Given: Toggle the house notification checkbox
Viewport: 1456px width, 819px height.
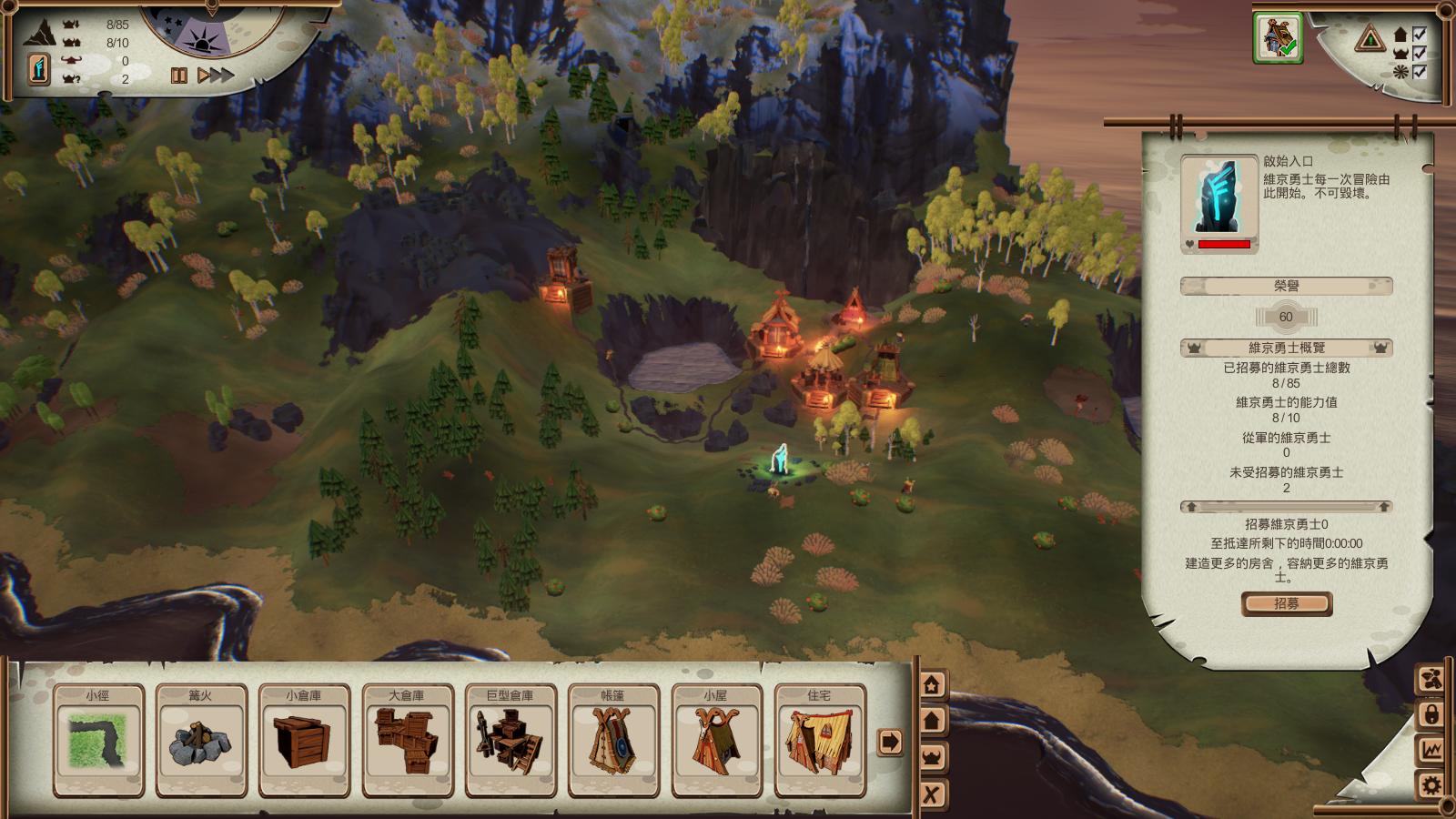Looking at the screenshot, I should pyautogui.click(x=1419, y=35).
